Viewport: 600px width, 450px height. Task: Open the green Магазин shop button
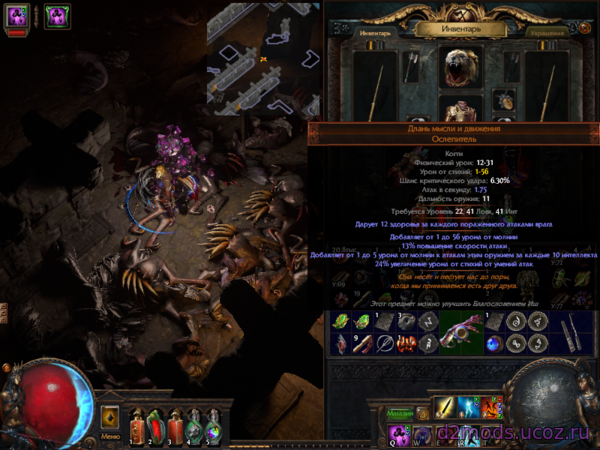399,413
